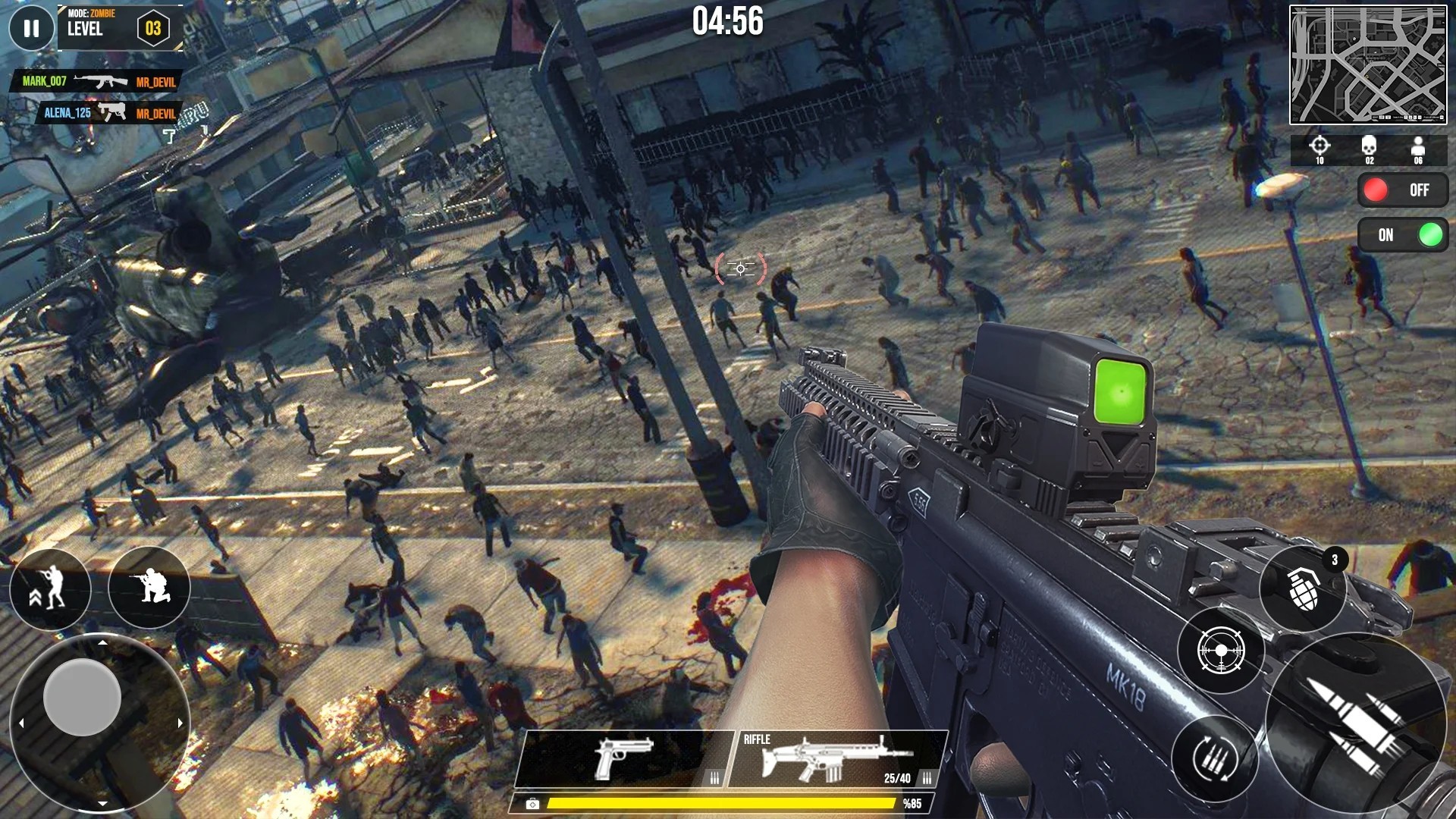Open the city minimap
The image size is (1456, 819).
[1367, 64]
